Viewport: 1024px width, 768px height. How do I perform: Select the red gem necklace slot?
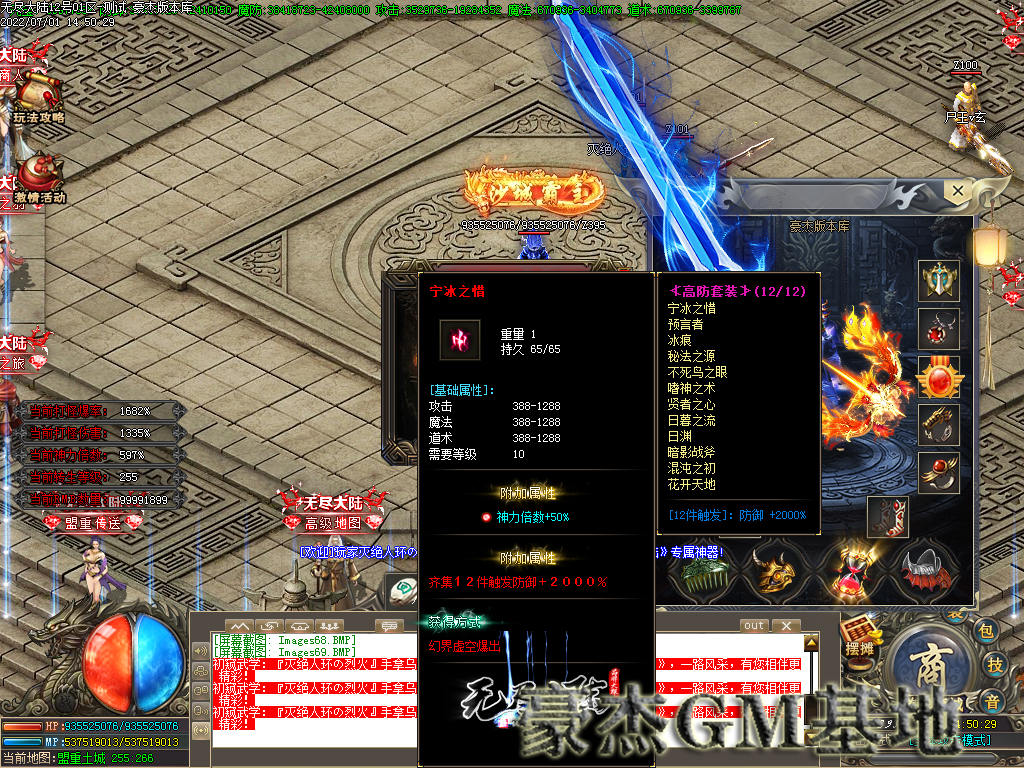click(x=939, y=329)
